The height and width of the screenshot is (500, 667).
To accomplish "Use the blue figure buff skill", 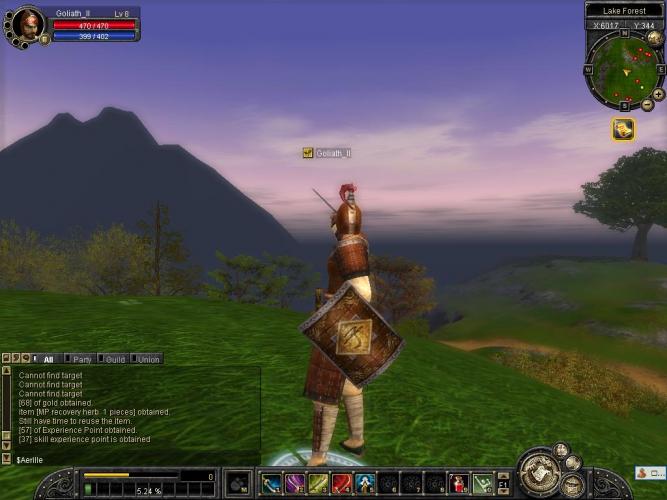I will [365, 484].
